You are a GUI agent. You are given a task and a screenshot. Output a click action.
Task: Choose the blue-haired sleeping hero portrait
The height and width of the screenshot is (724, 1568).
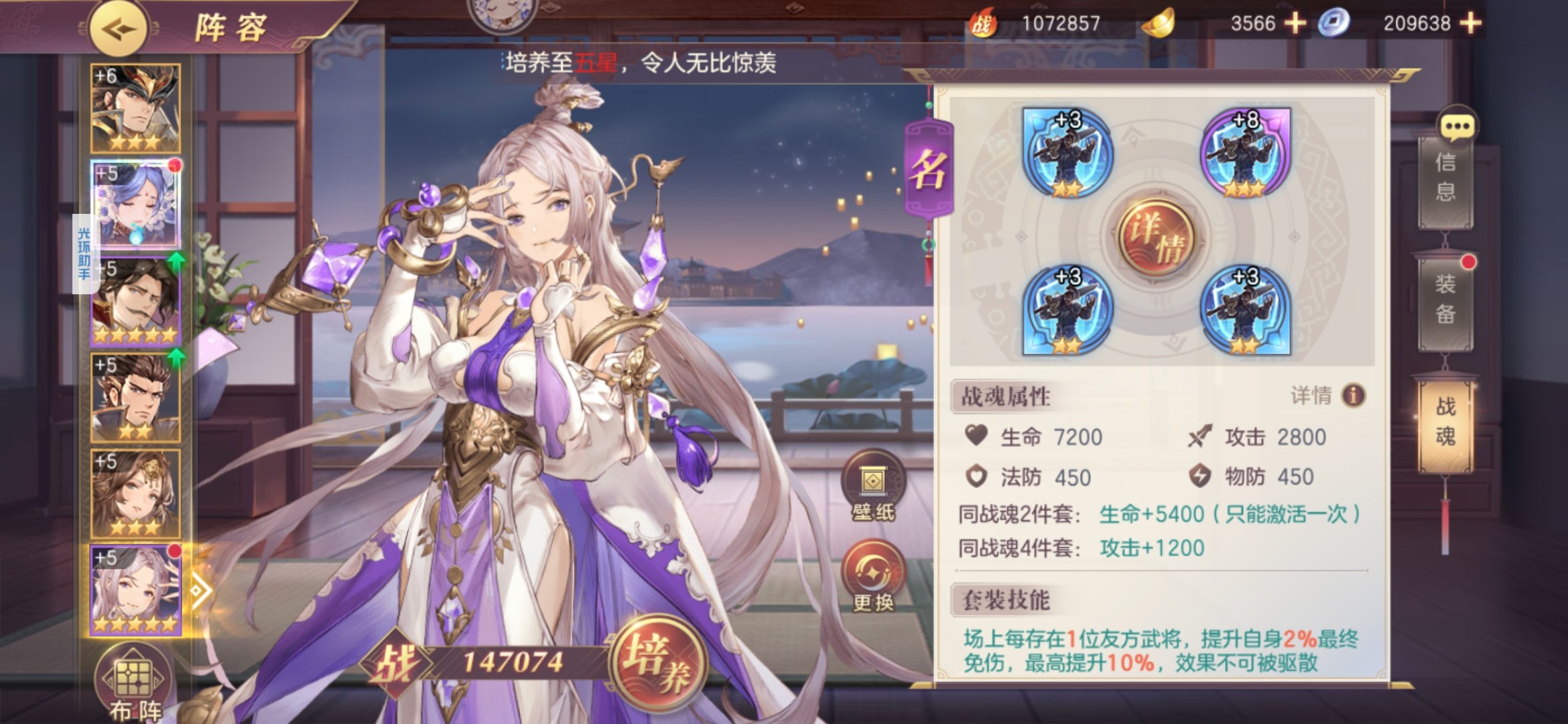click(x=135, y=204)
